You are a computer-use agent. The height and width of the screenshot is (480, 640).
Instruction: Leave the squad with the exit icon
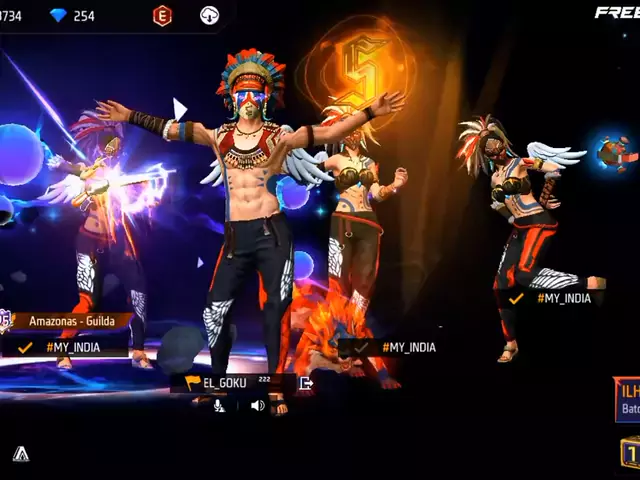tap(305, 382)
